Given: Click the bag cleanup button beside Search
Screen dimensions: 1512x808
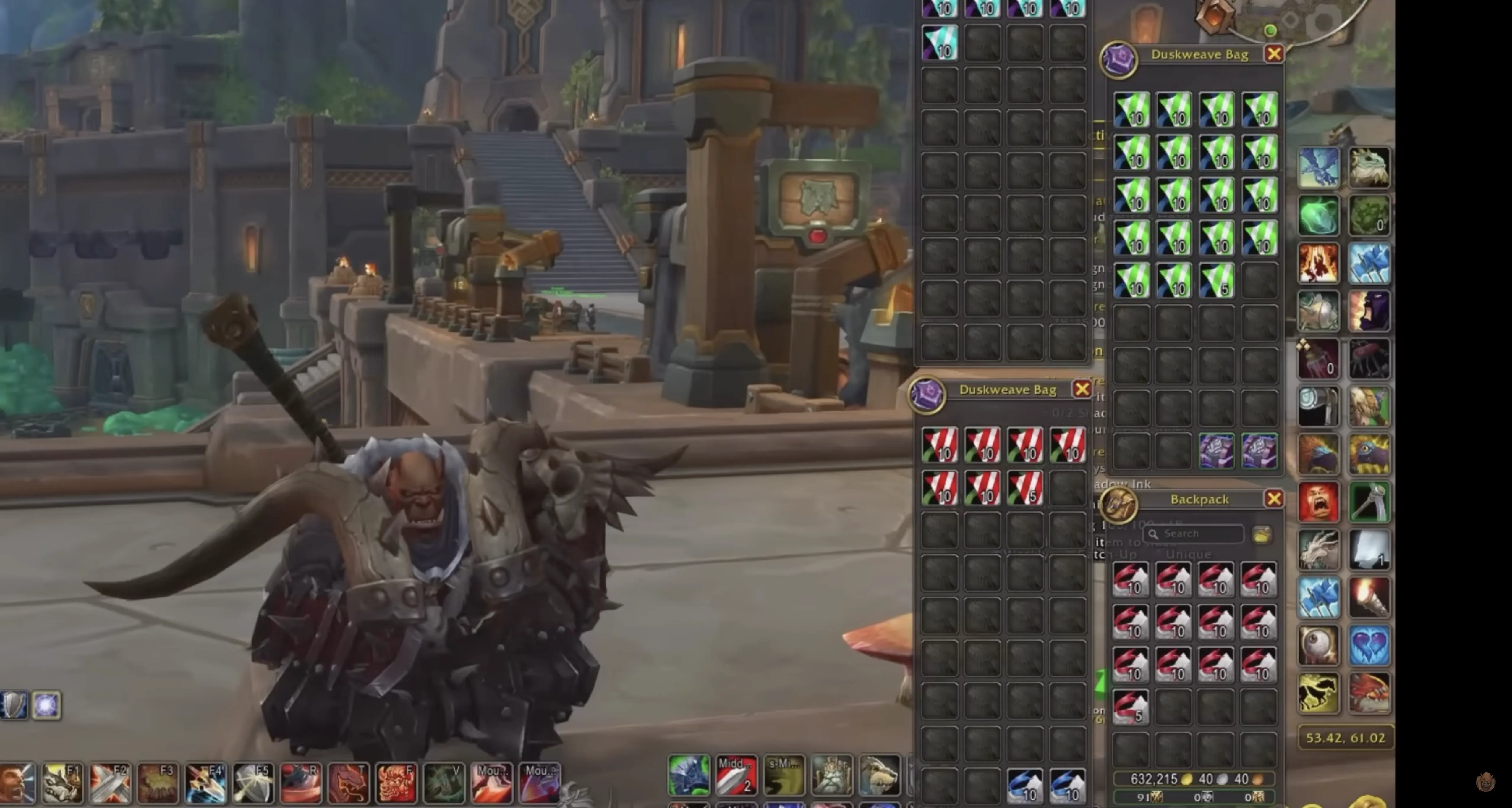Looking at the screenshot, I should (1261, 534).
